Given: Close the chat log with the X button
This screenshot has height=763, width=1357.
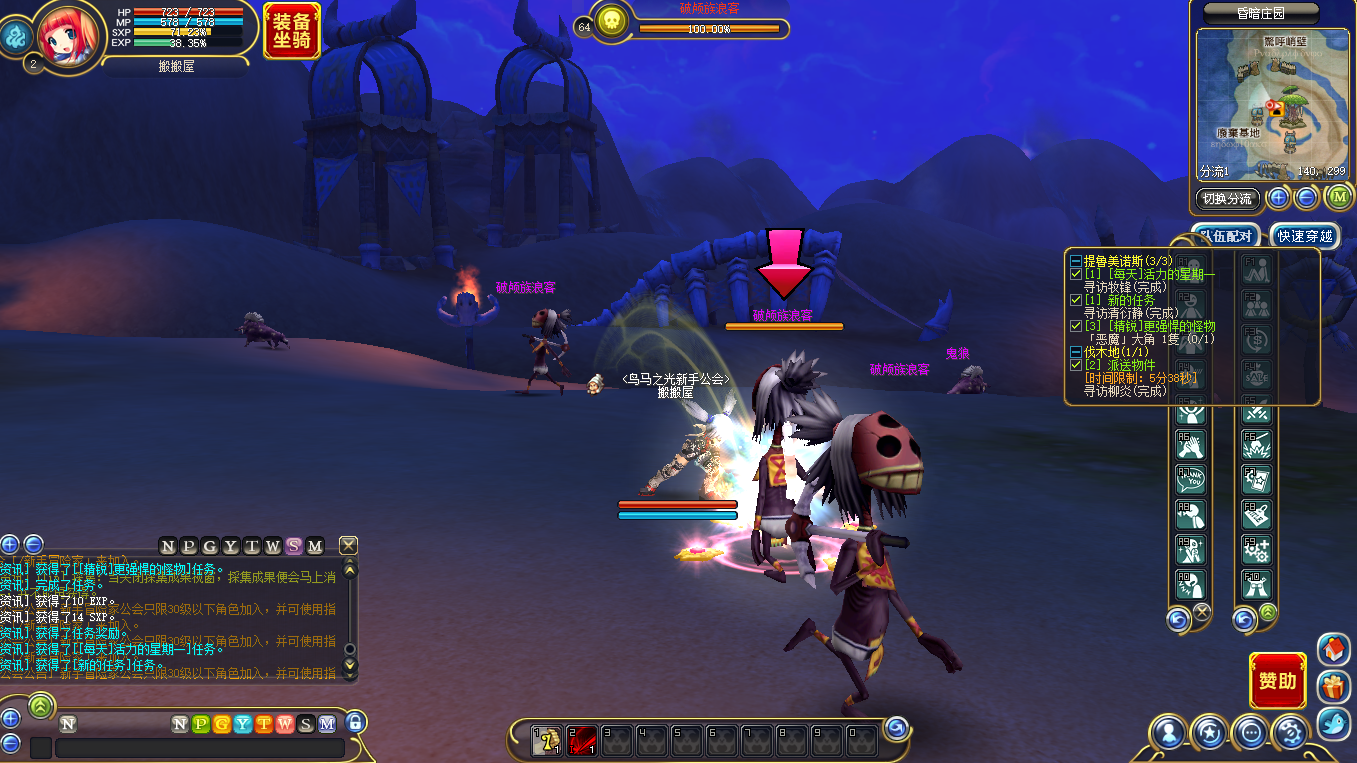Looking at the screenshot, I should 348,545.
